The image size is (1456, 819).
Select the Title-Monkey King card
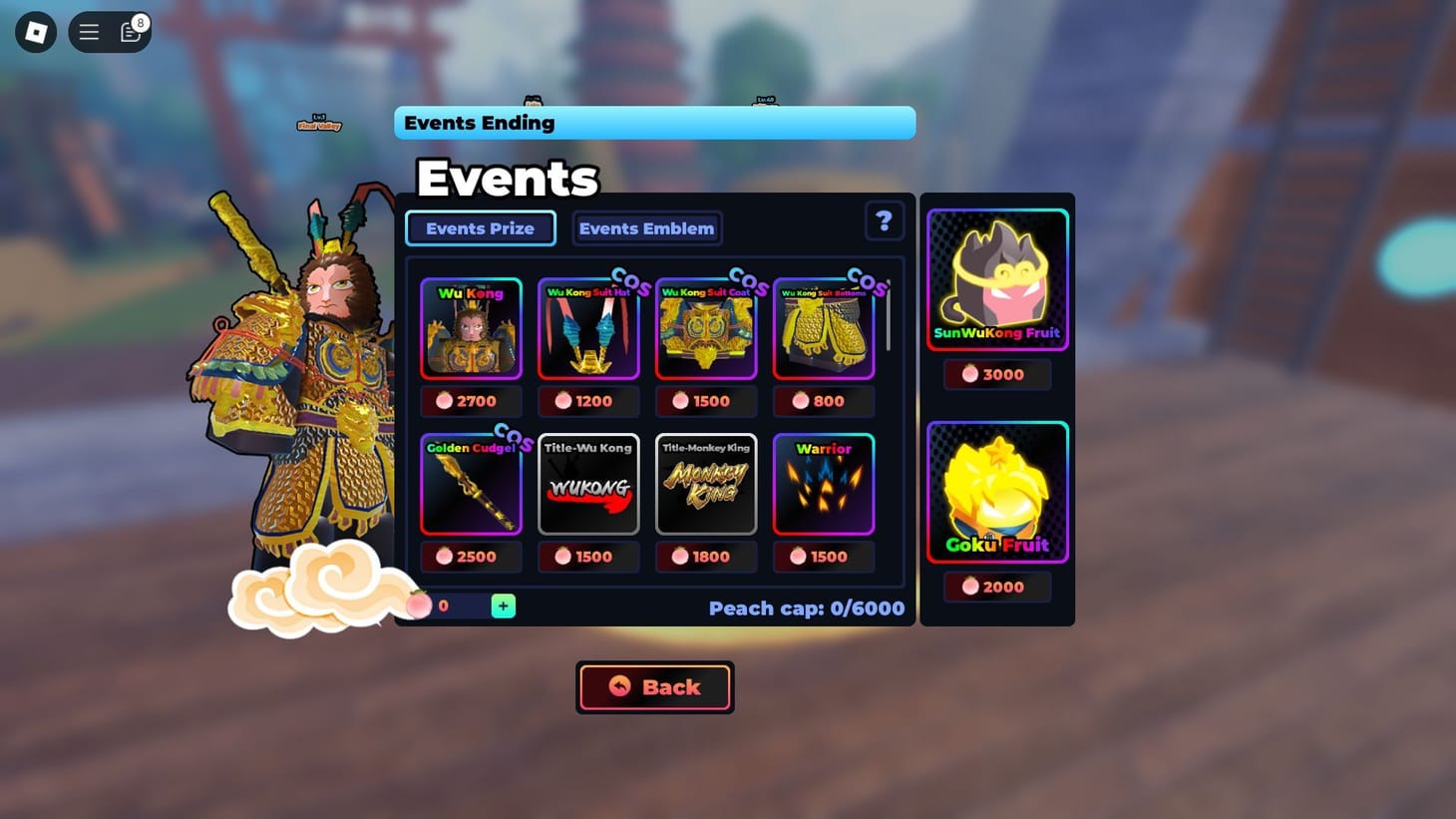coord(706,485)
